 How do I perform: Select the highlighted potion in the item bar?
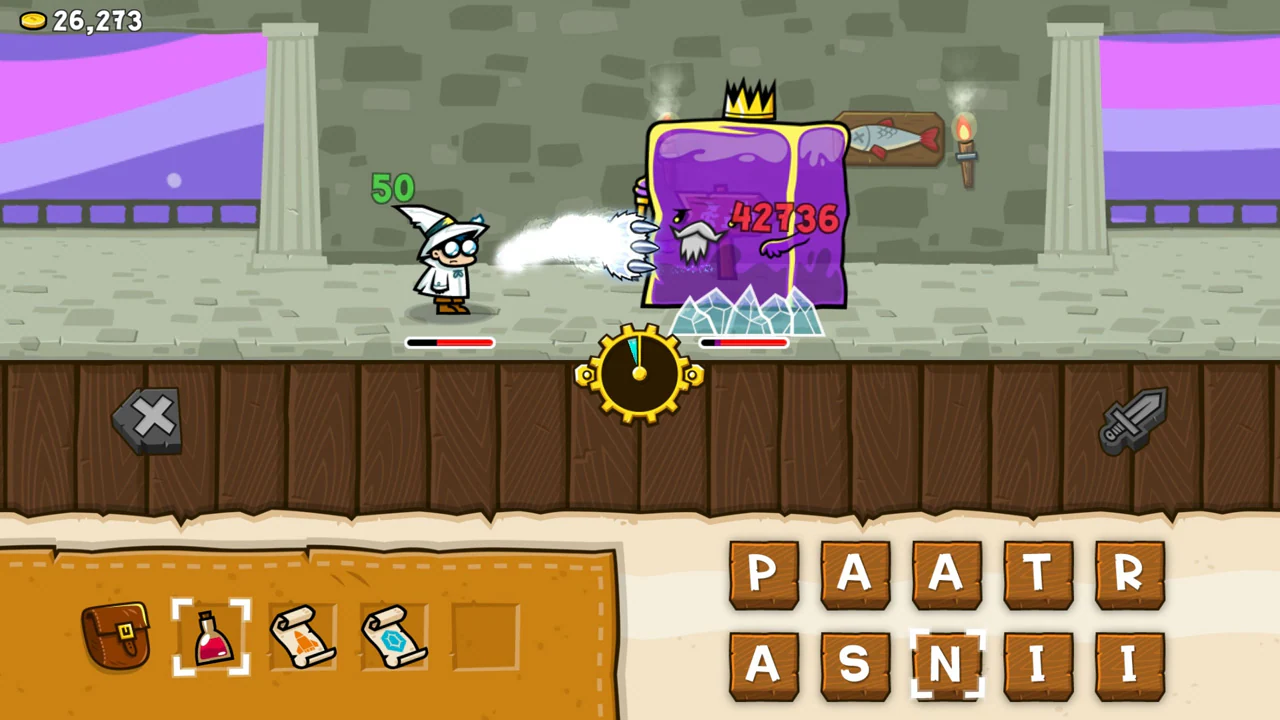point(210,637)
